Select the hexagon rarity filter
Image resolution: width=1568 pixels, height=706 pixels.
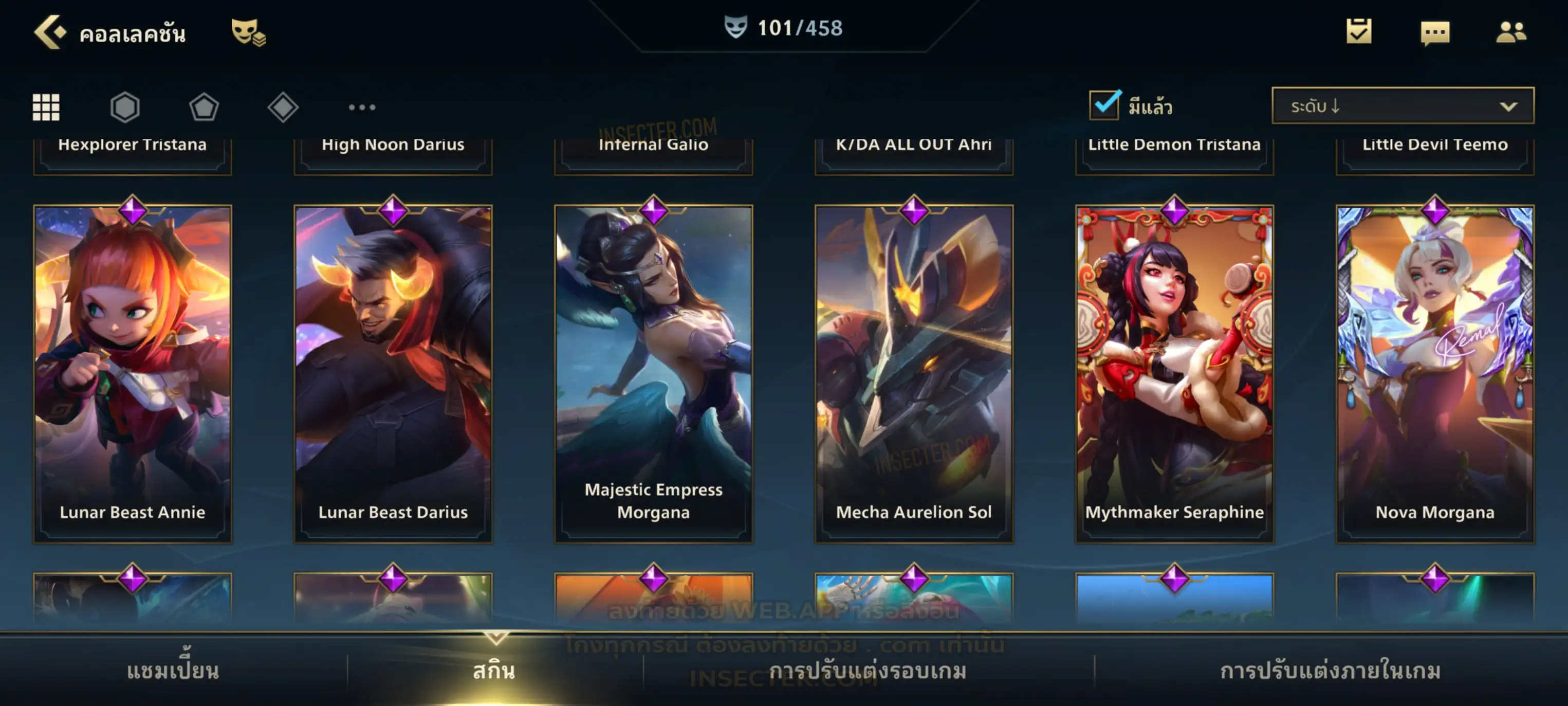[x=125, y=107]
